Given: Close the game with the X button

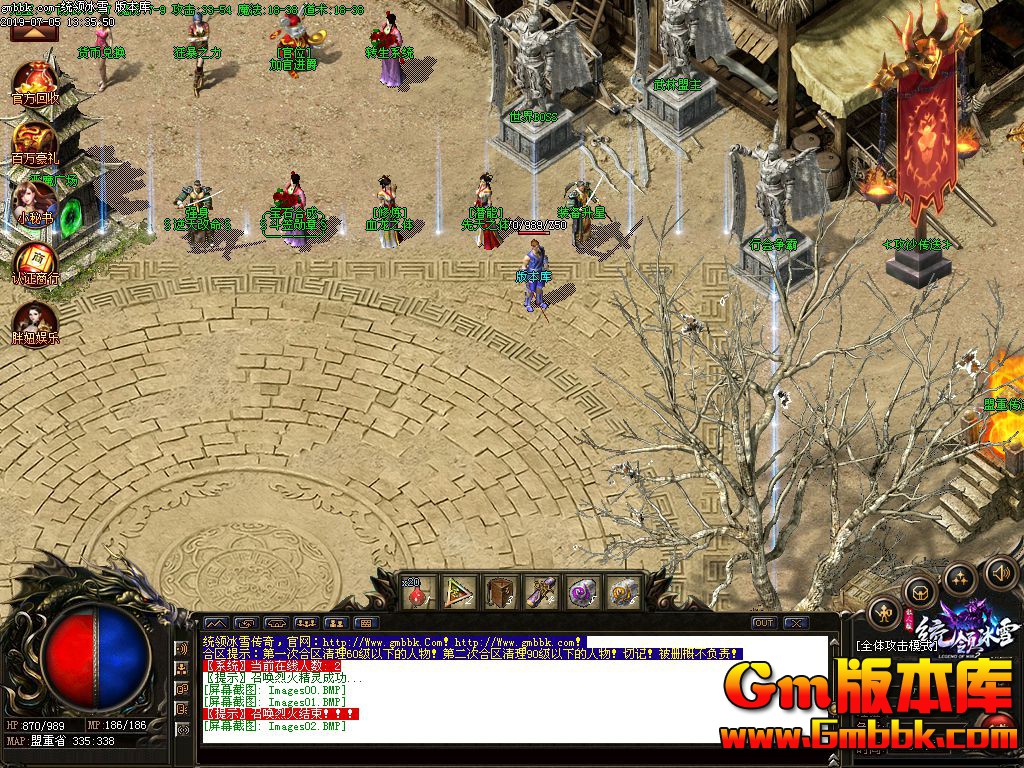Looking at the screenshot, I should click(x=796, y=623).
